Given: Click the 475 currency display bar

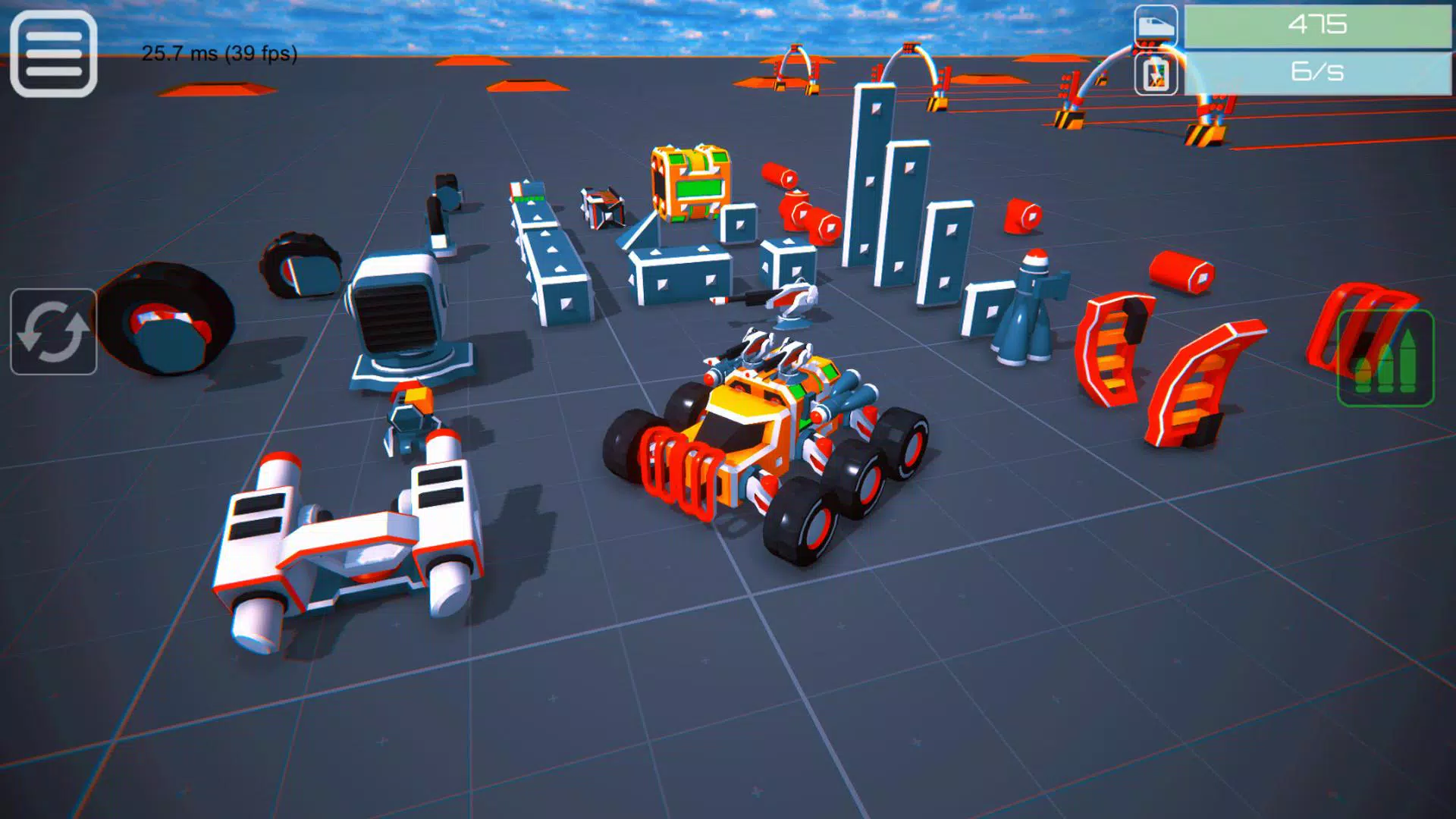Looking at the screenshot, I should point(1319,25).
